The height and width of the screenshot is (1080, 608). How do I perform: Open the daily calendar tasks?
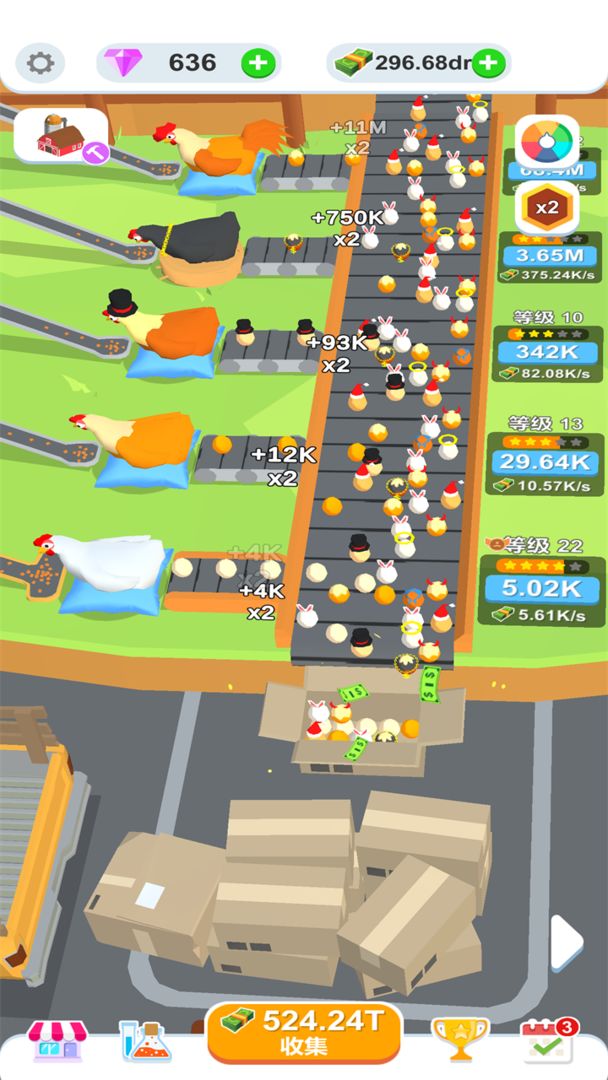[x=547, y=1040]
